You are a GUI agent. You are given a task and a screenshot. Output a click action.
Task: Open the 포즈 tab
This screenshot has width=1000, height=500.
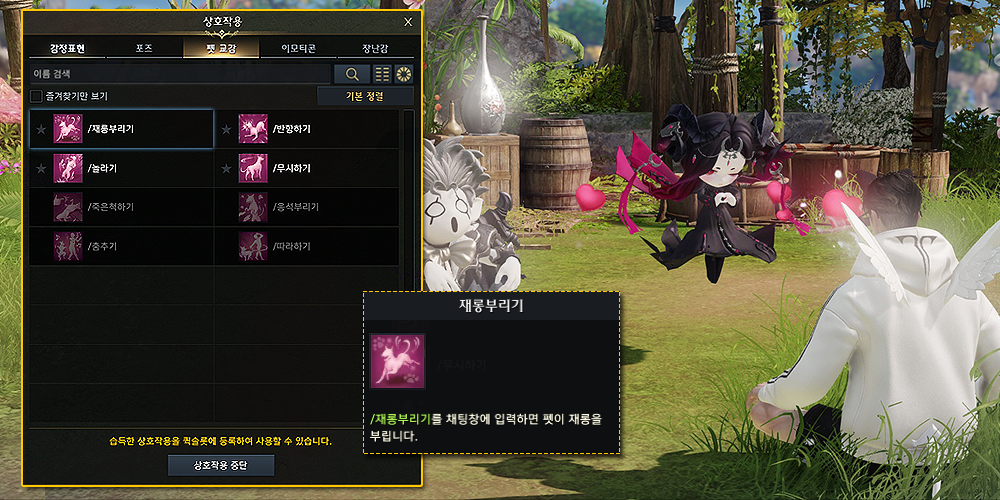click(144, 49)
